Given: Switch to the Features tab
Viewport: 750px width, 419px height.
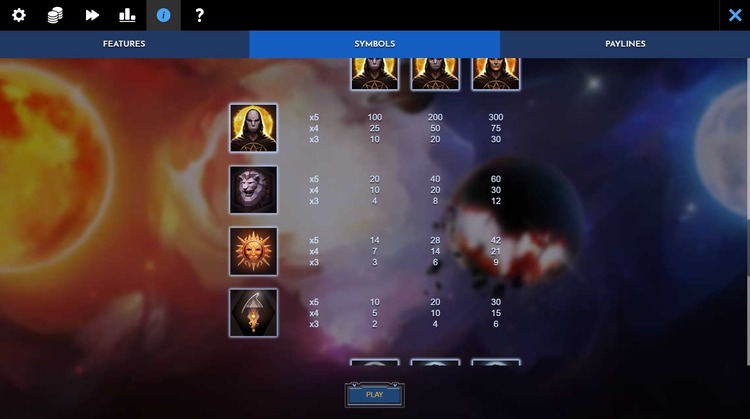Looking at the screenshot, I should point(124,44).
